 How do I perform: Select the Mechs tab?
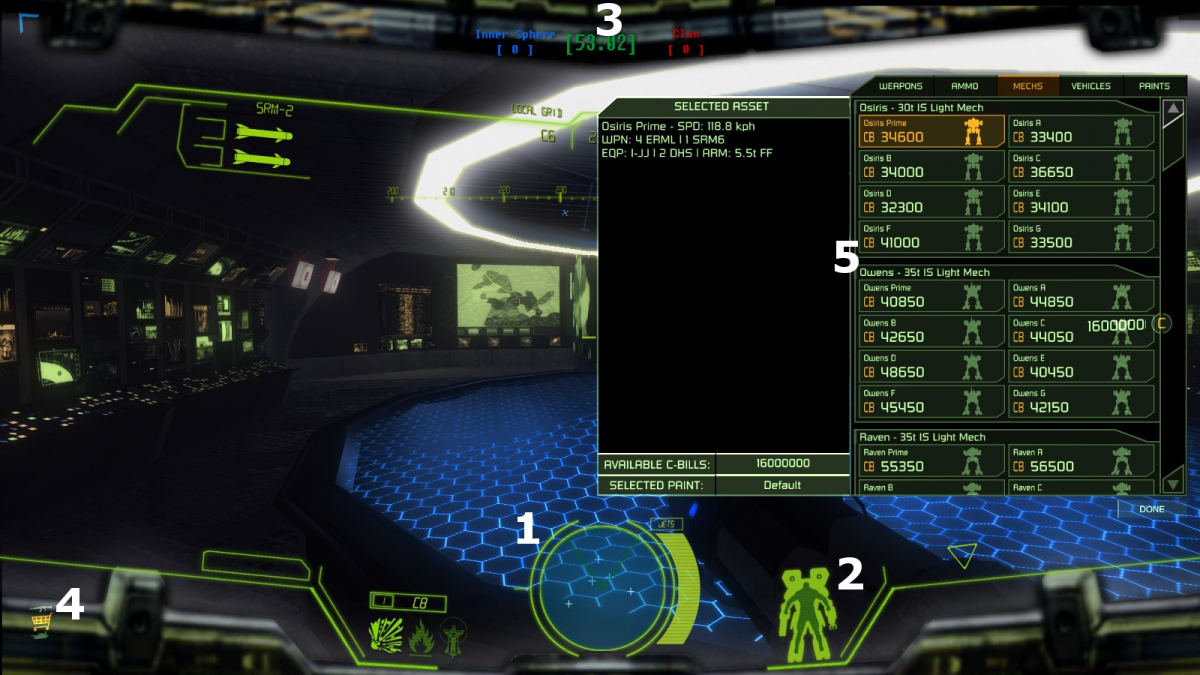[1027, 86]
